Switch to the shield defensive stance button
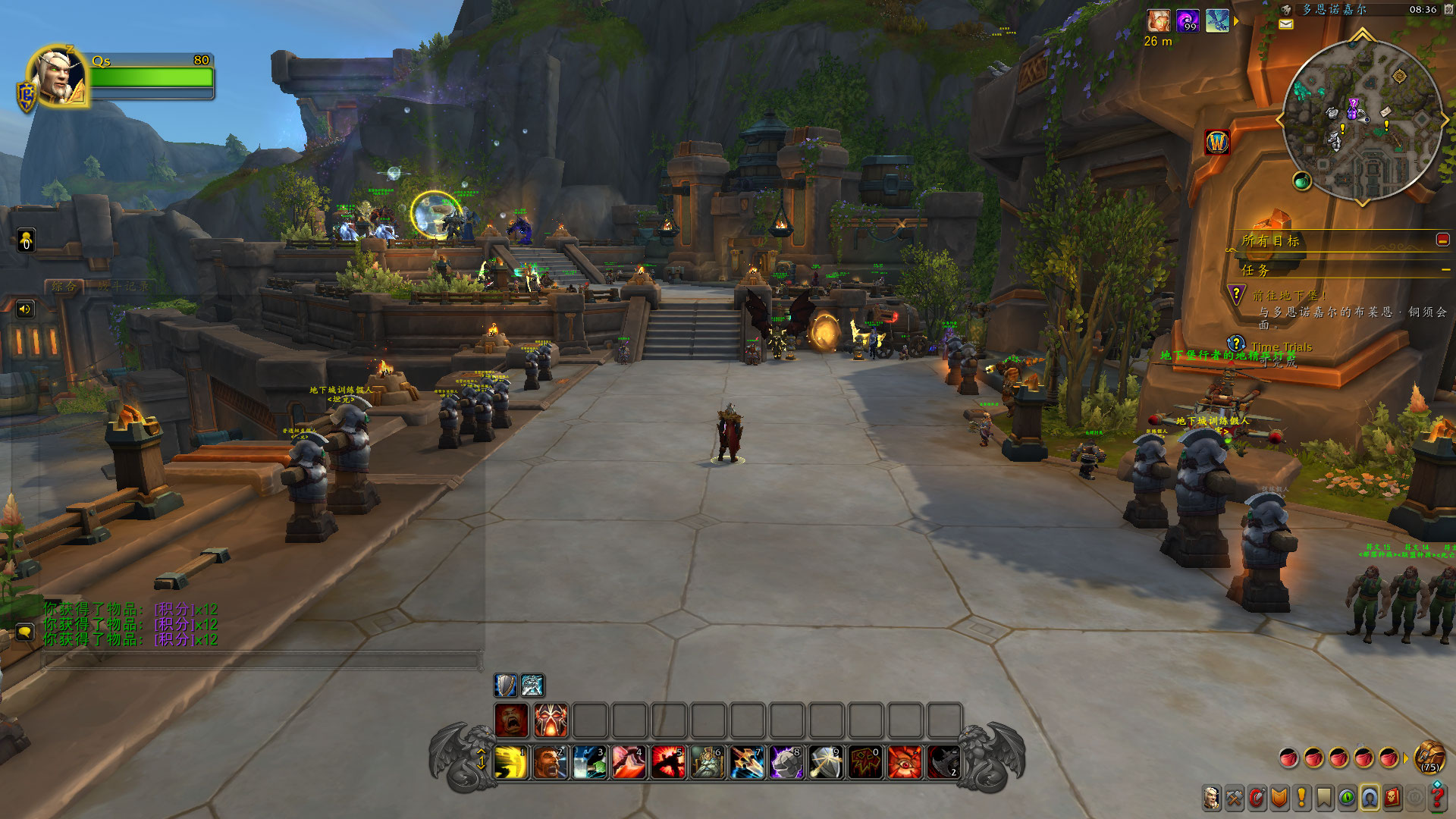Screen dimensions: 1456x819 pyautogui.click(x=505, y=686)
